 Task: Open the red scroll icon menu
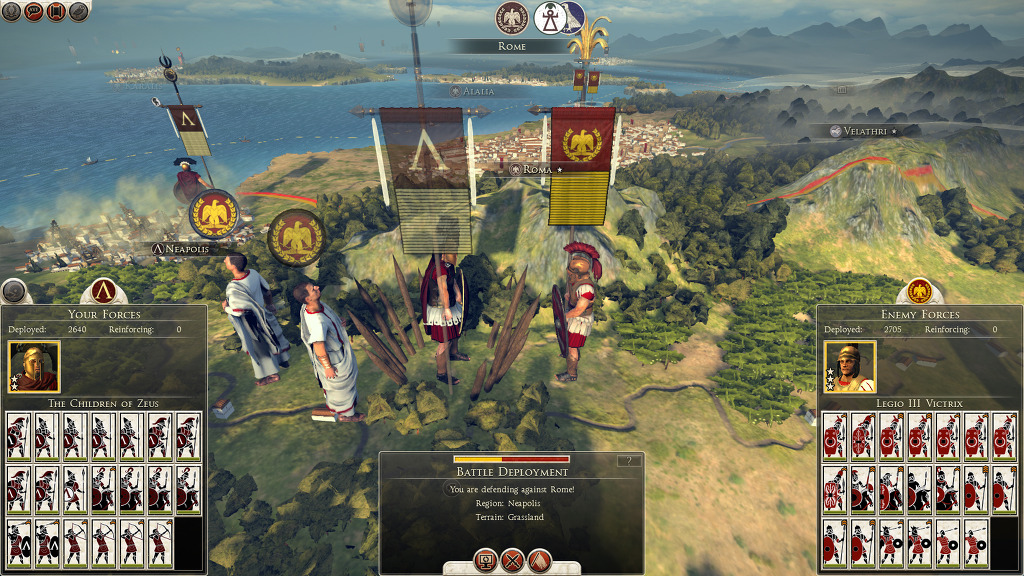(56, 11)
